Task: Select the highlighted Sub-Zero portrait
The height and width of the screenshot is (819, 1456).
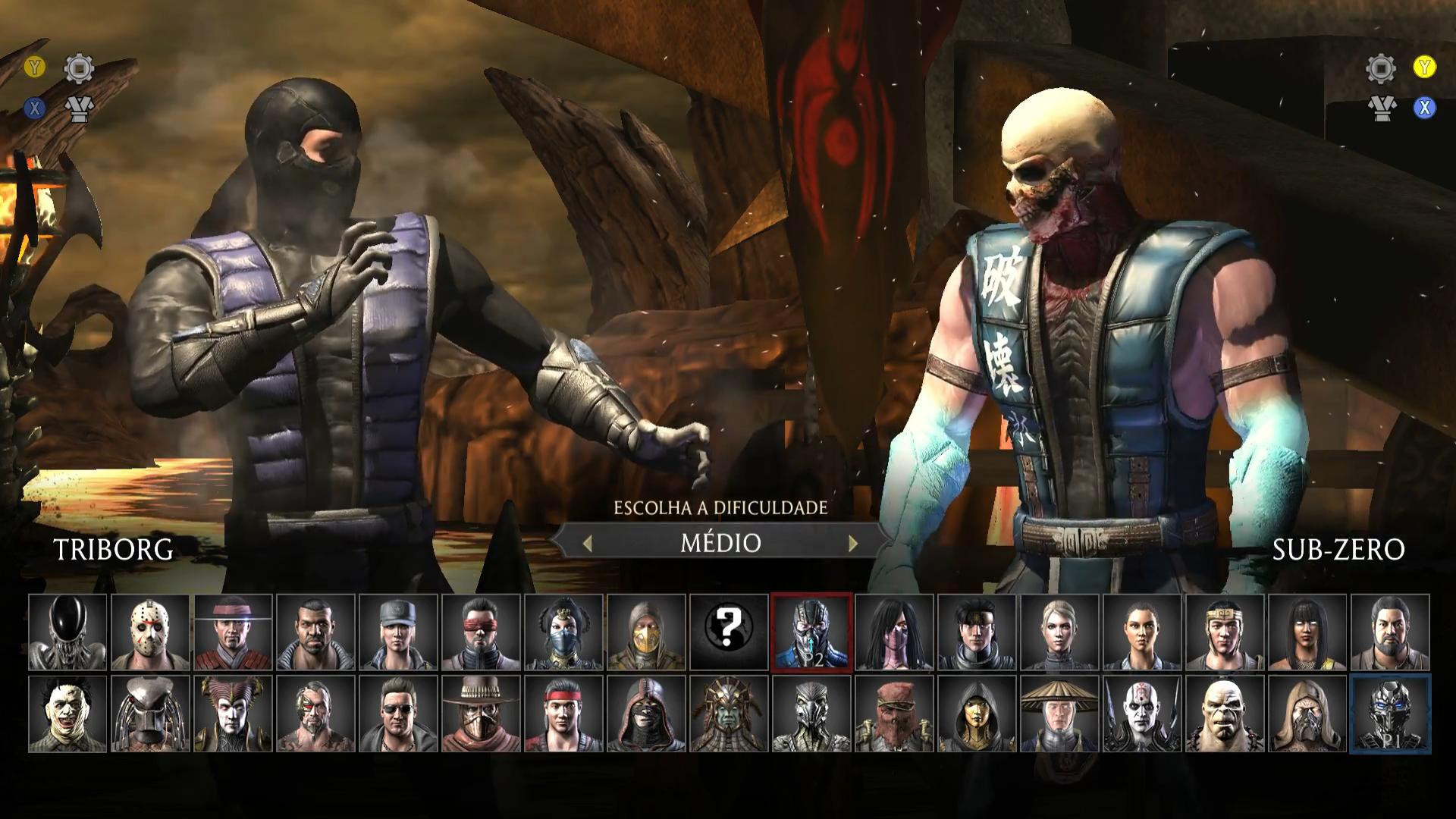Action: 811,632
